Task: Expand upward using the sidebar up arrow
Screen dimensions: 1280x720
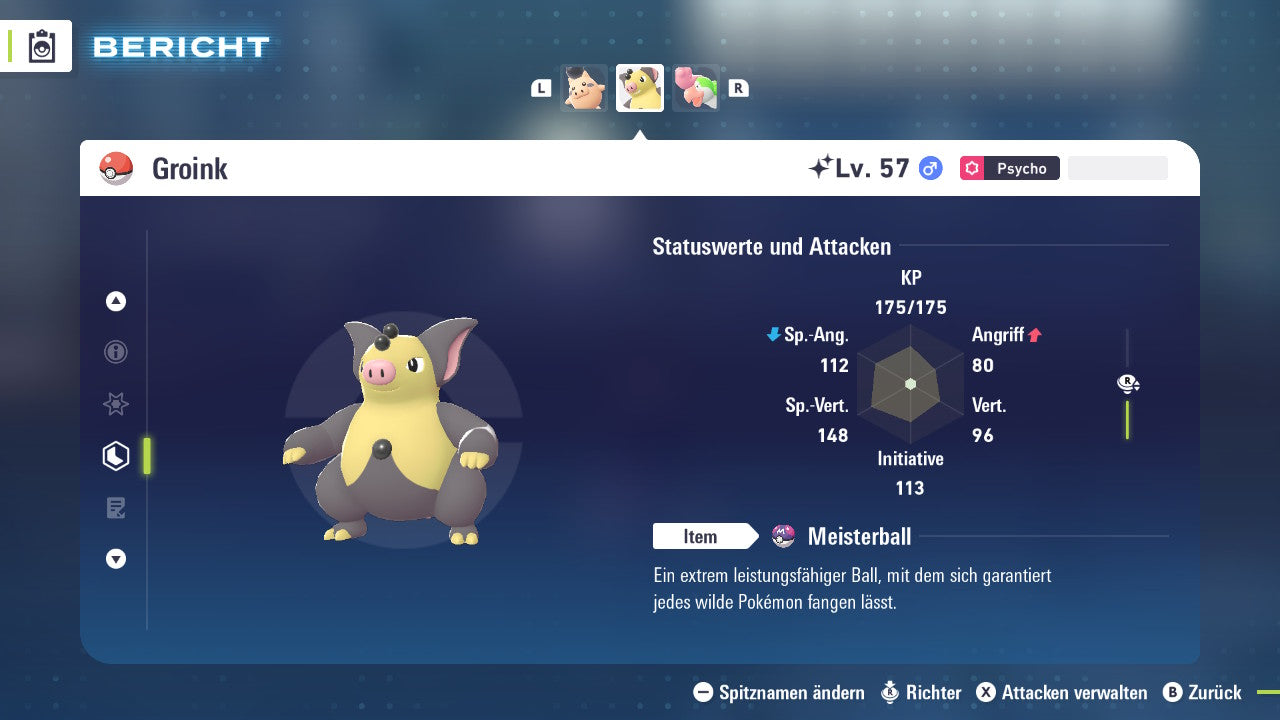Action: (x=116, y=301)
